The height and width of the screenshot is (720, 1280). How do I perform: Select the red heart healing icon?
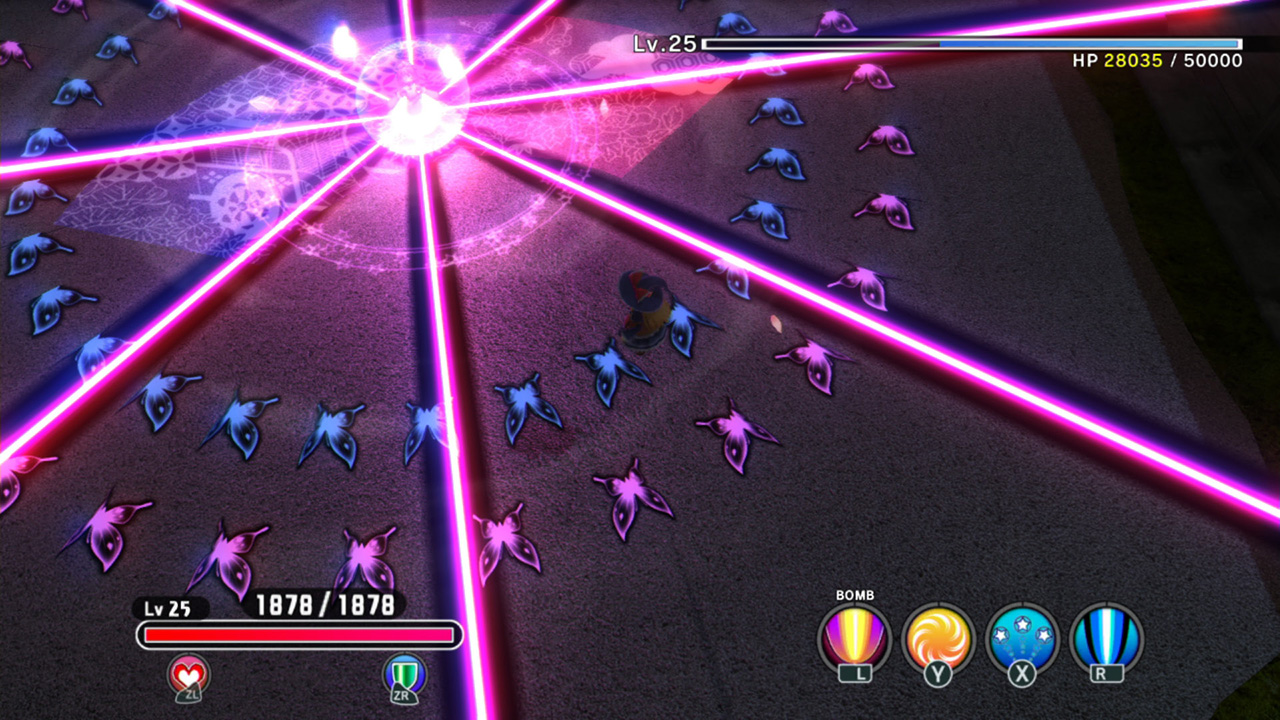click(x=189, y=676)
